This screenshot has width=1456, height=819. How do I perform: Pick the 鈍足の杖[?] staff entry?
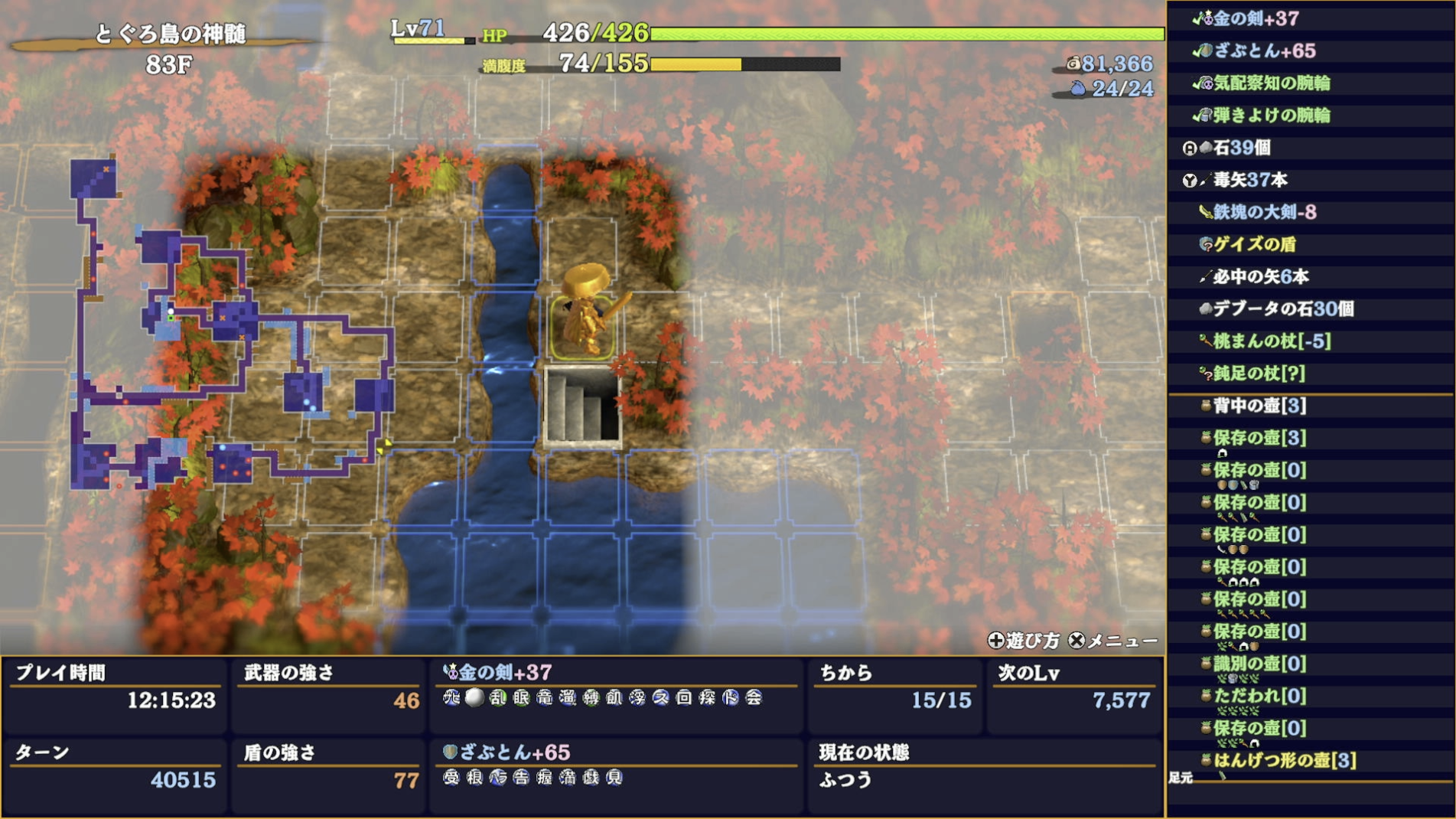[x=1258, y=373]
